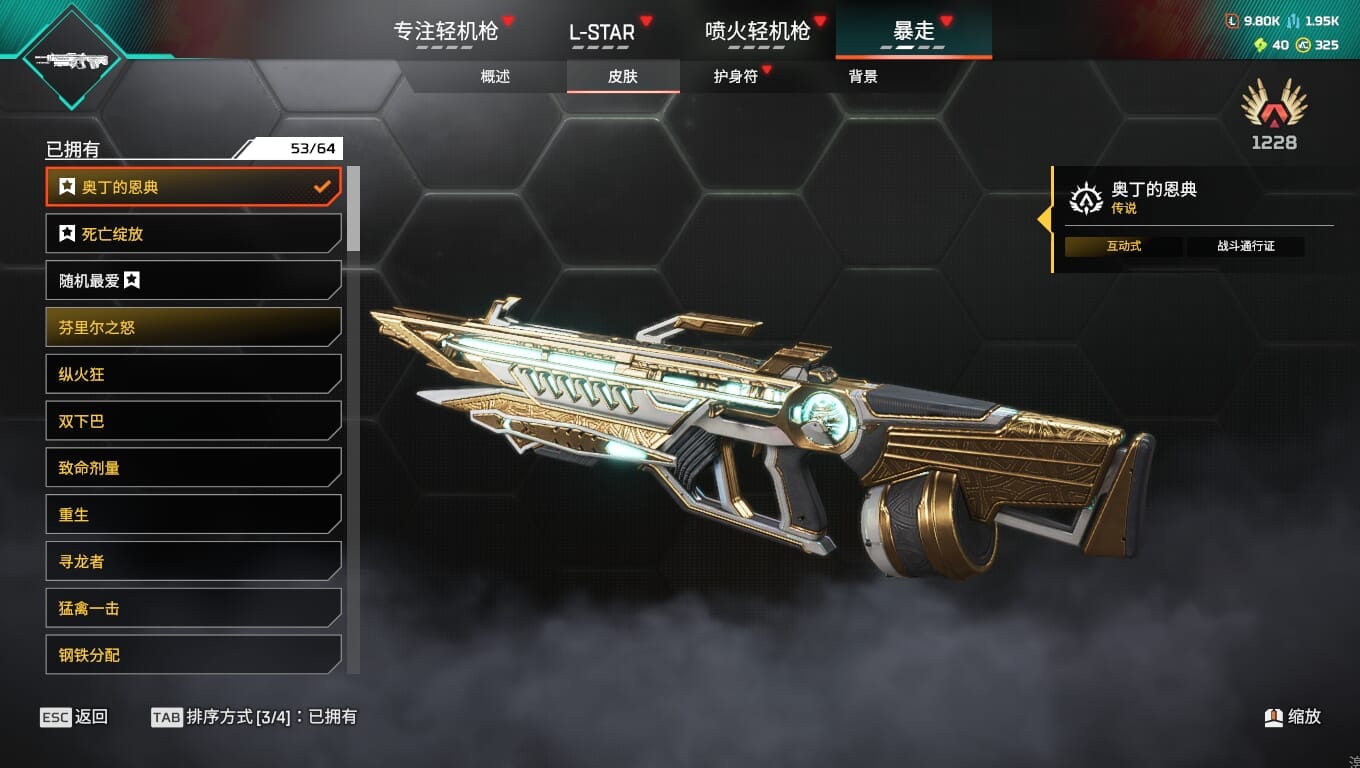Switch to the 护身符 charms sub-tab
1360x768 pixels.
[x=736, y=76]
